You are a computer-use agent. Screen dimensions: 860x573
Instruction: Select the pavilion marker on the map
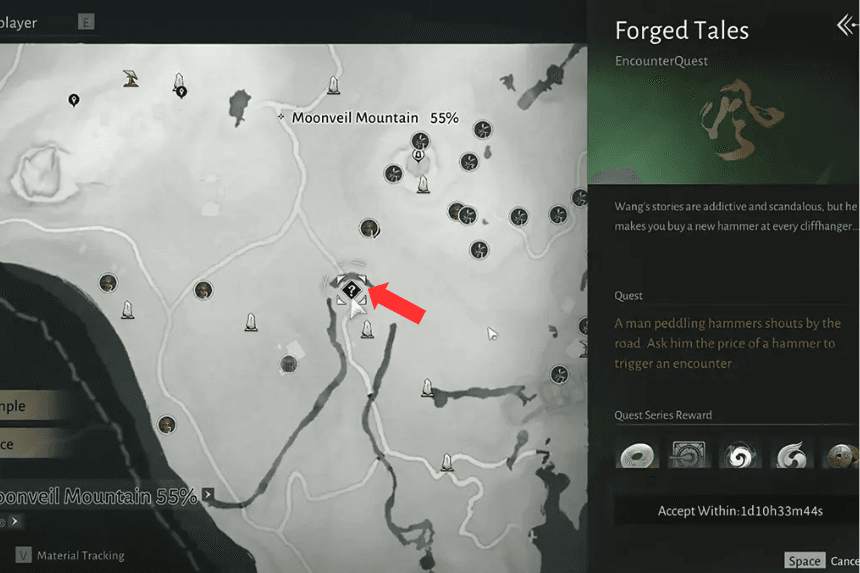click(130, 77)
